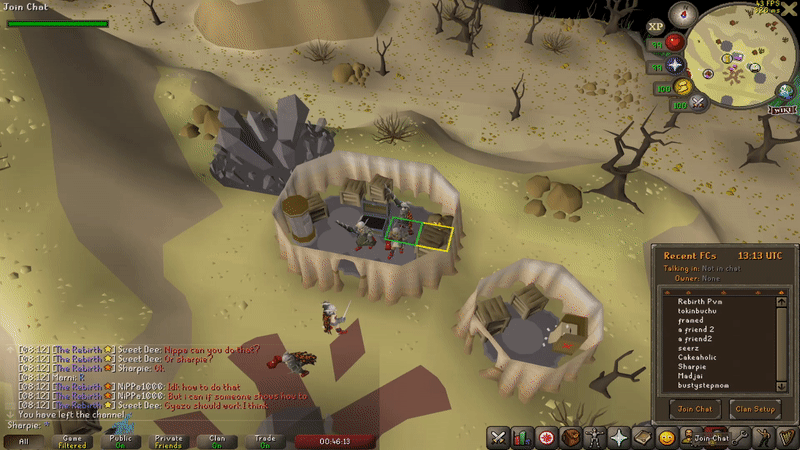Open the Clan Setup panel
Viewport: 800px width, 450px height.
point(755,408)
